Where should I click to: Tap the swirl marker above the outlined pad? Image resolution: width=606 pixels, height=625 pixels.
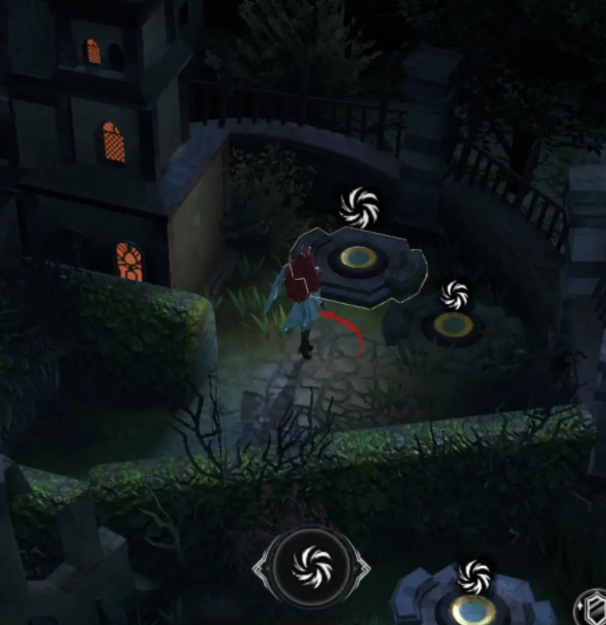[x=357, y=206]
